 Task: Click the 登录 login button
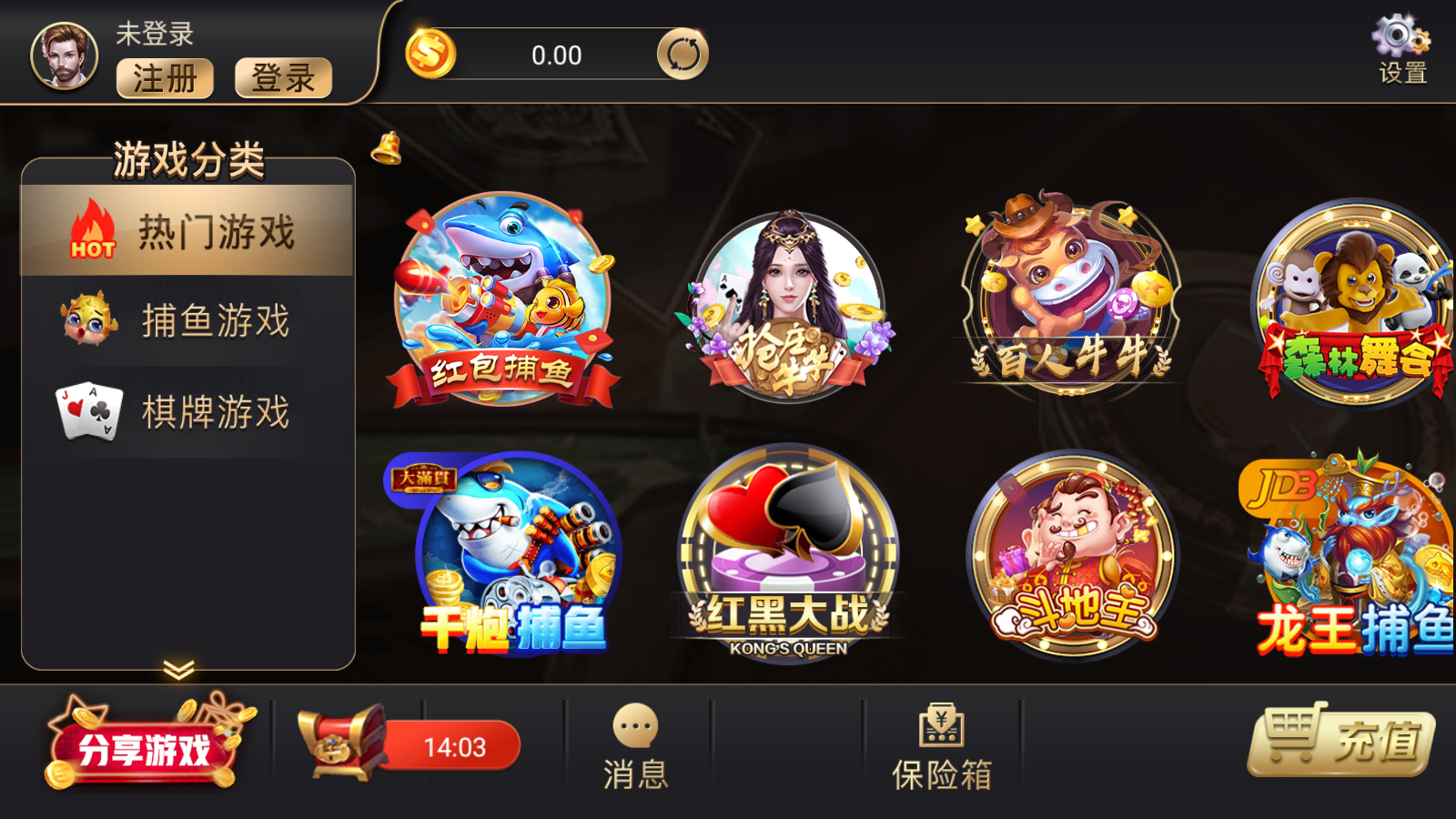[283, 80]
